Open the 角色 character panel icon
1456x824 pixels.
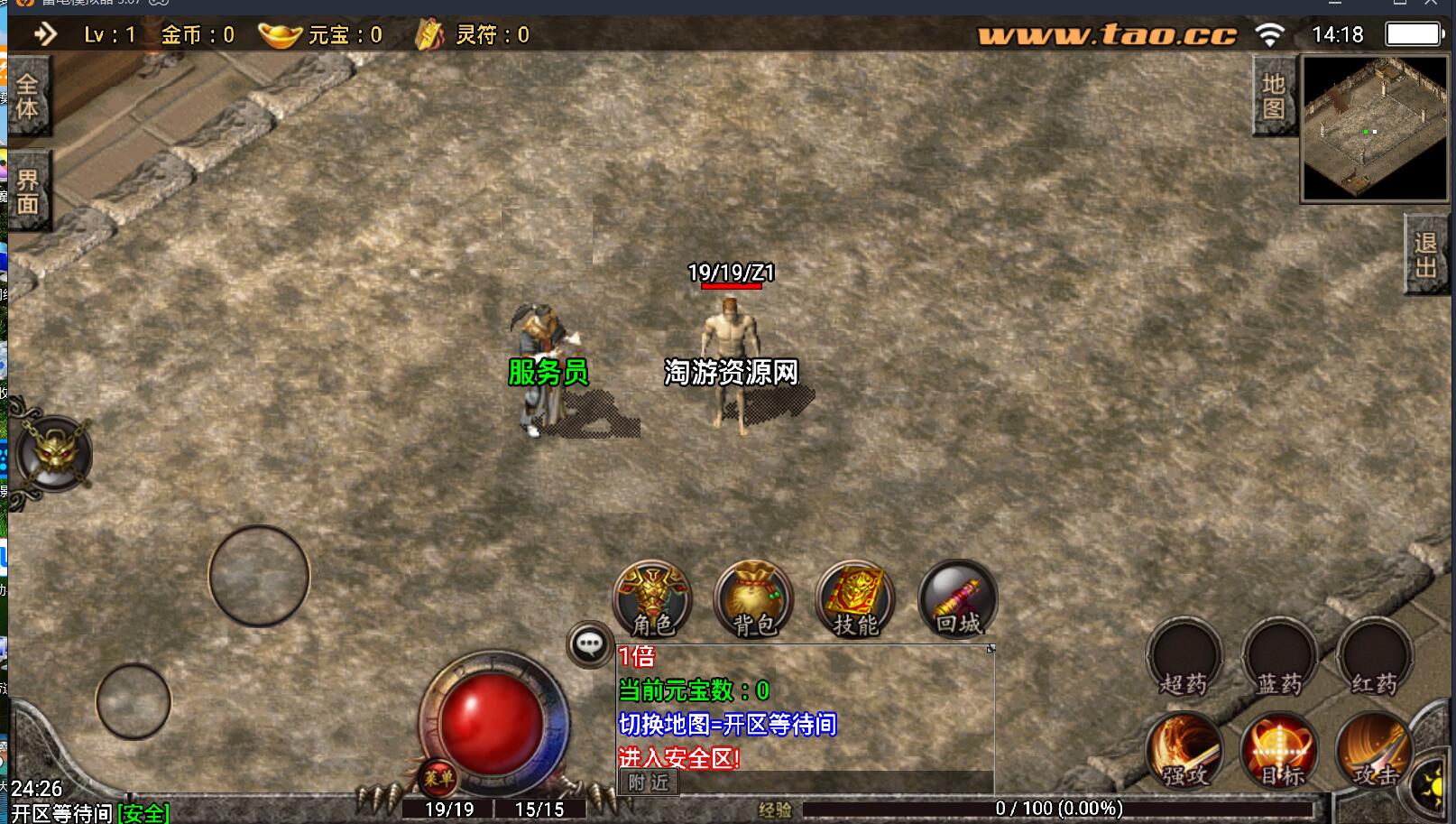(x=651, y=599)
